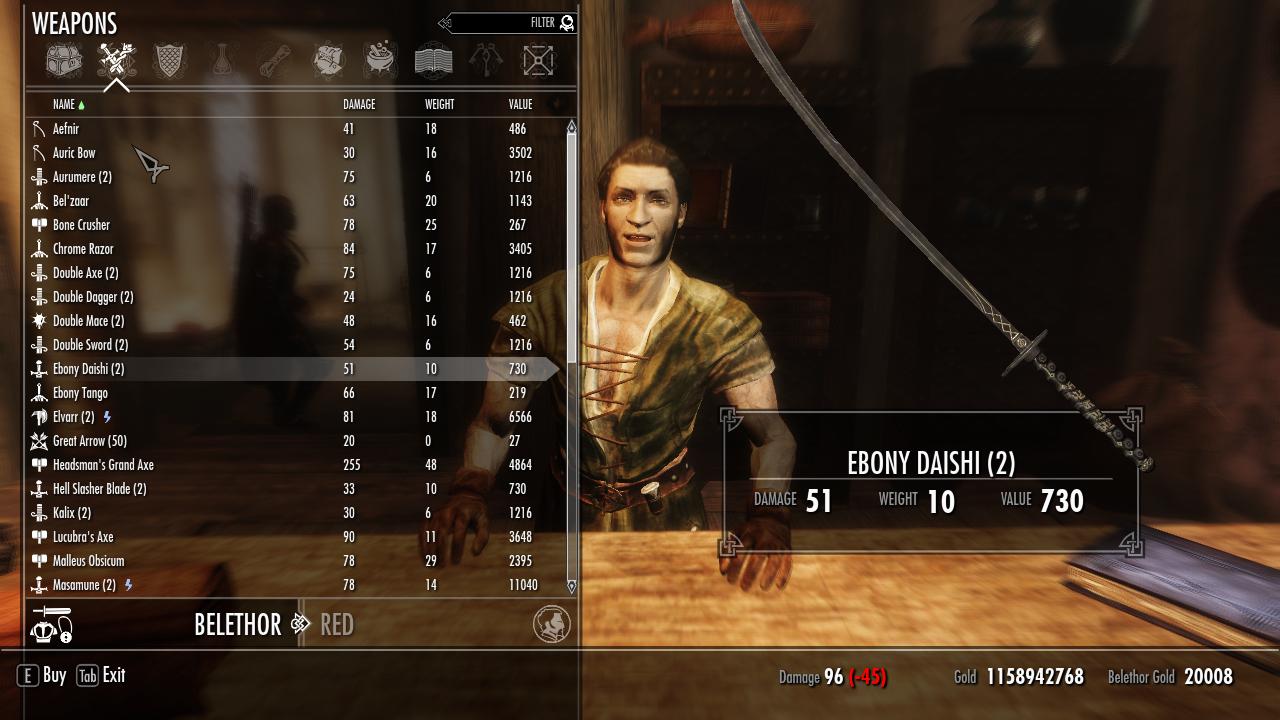The width and height of the screenshot is (1280, 720).
Task: Select Headsman's Grand Axe in the list
Action: coord(103,465)
